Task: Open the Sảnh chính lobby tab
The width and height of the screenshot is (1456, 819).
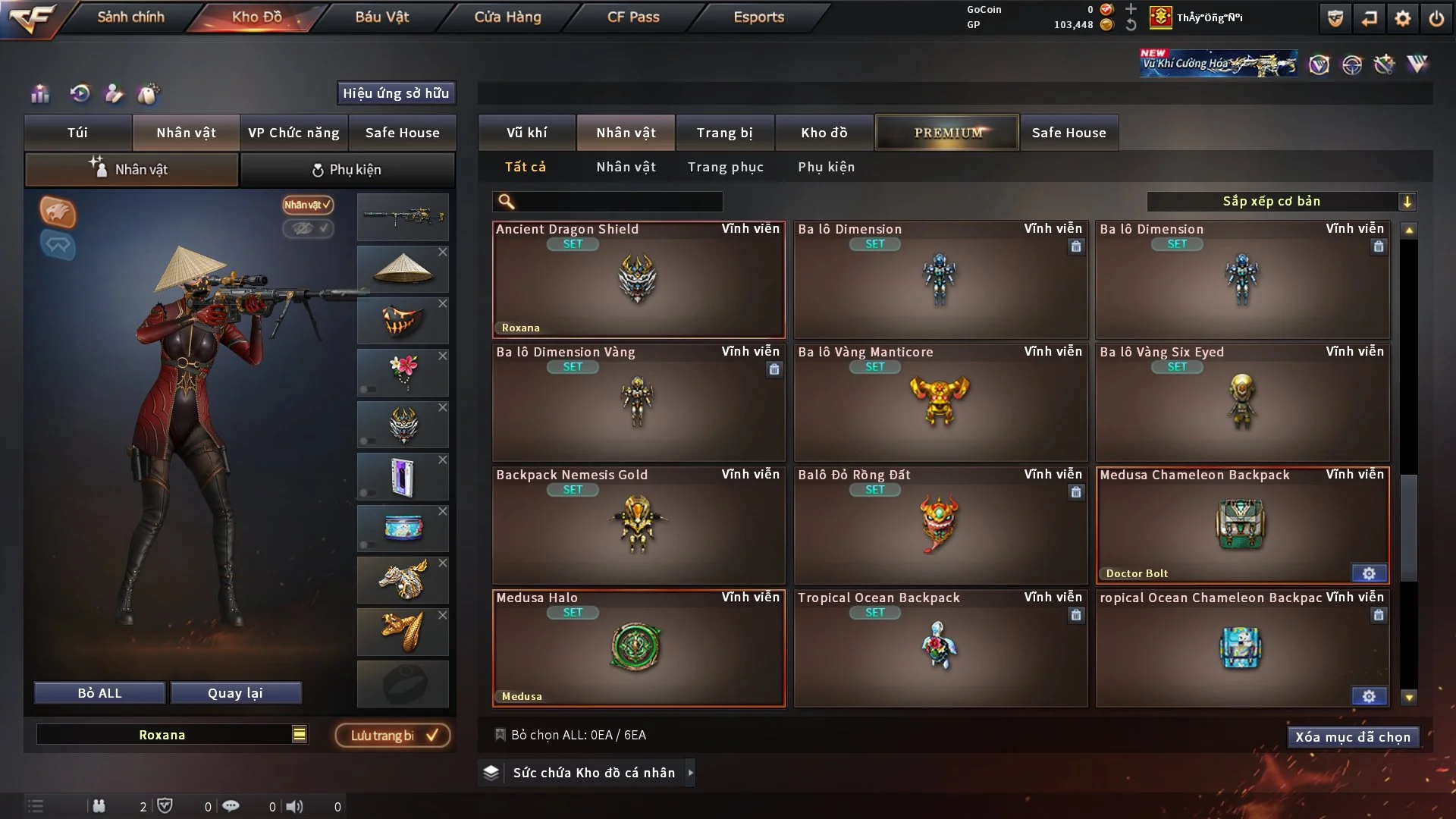Action: pos(130,17)
